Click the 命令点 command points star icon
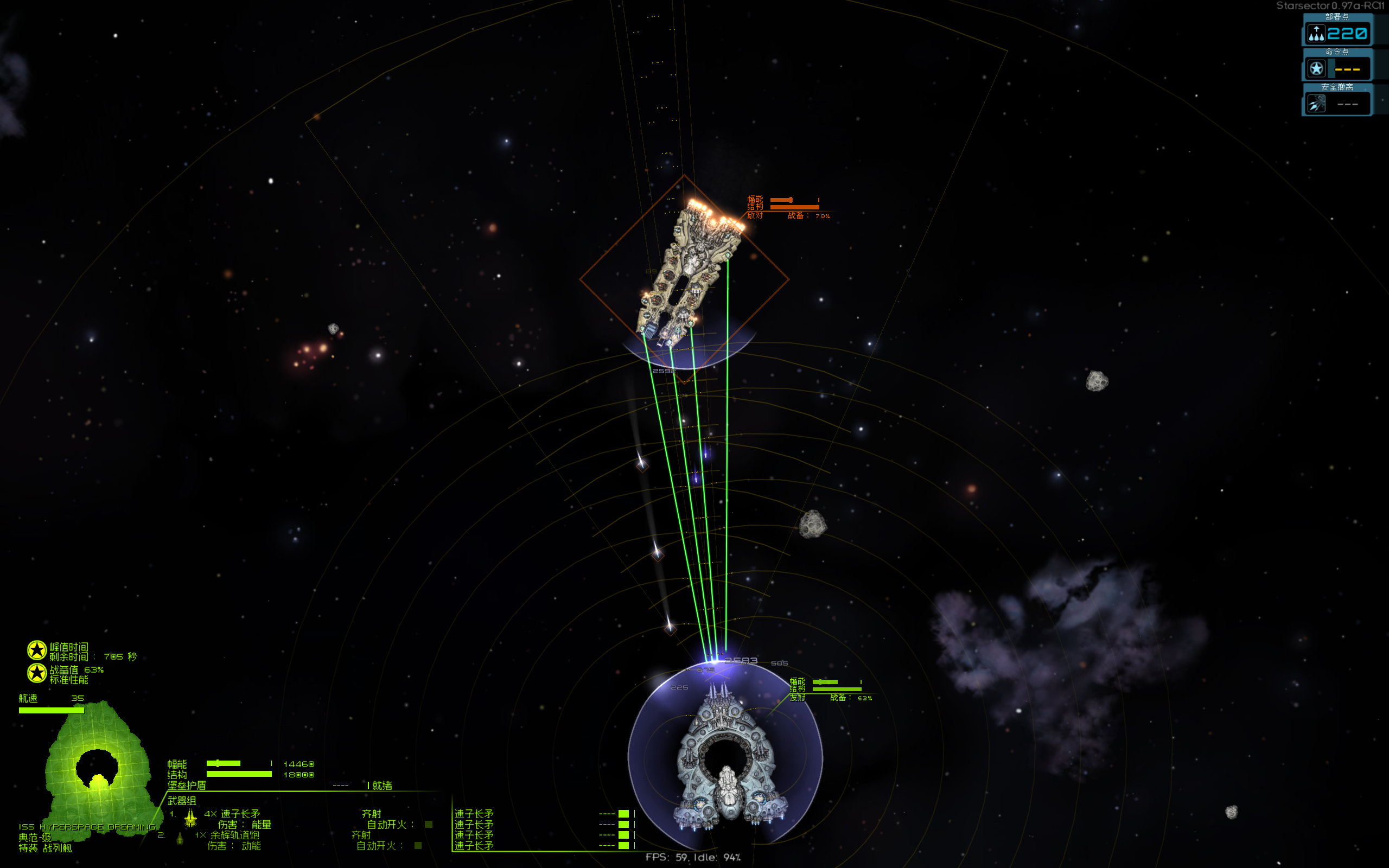This screenshot has height=868, width=1389. (1316, 68)
